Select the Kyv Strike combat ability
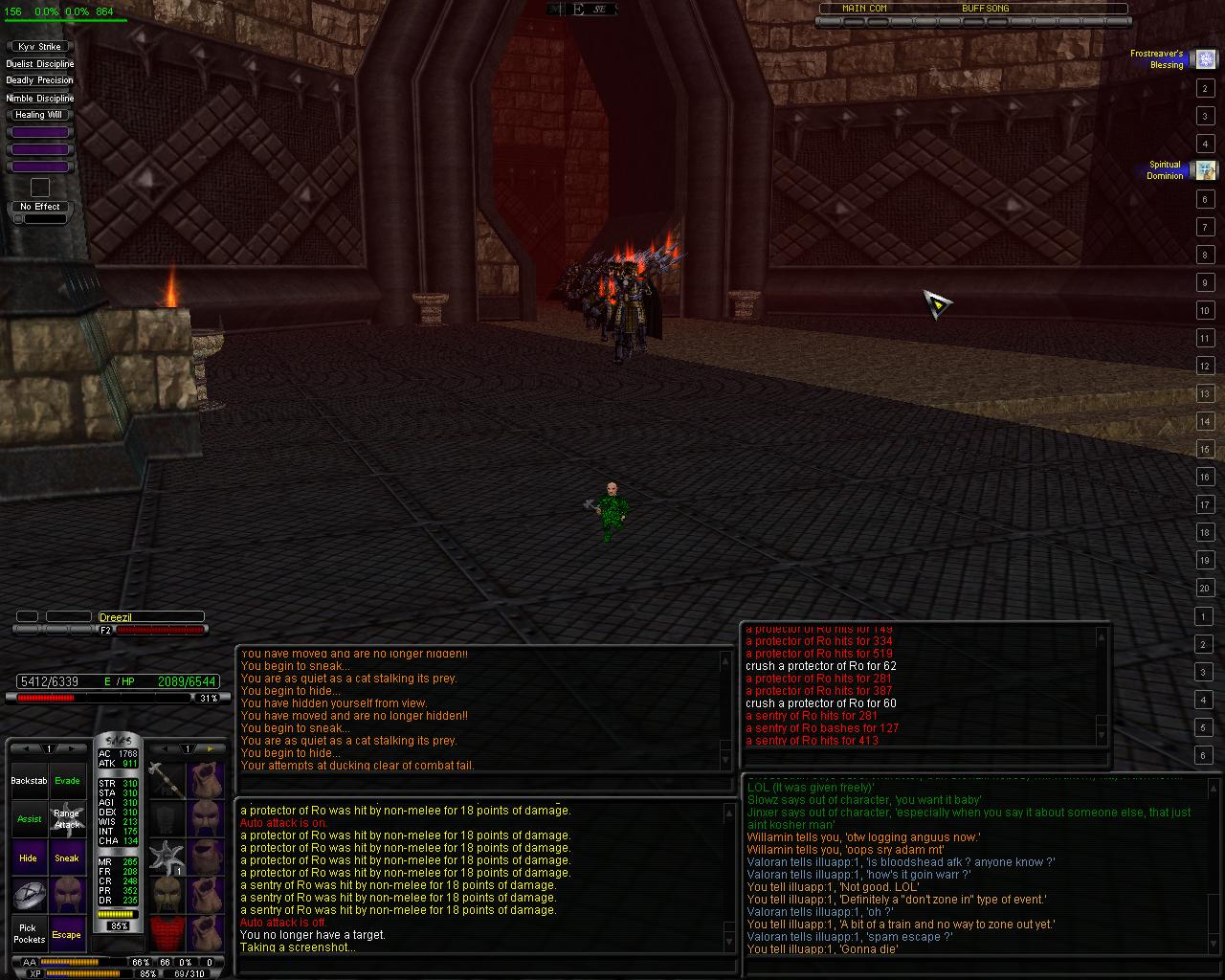The image size is (1225, 980). (39, 46)
